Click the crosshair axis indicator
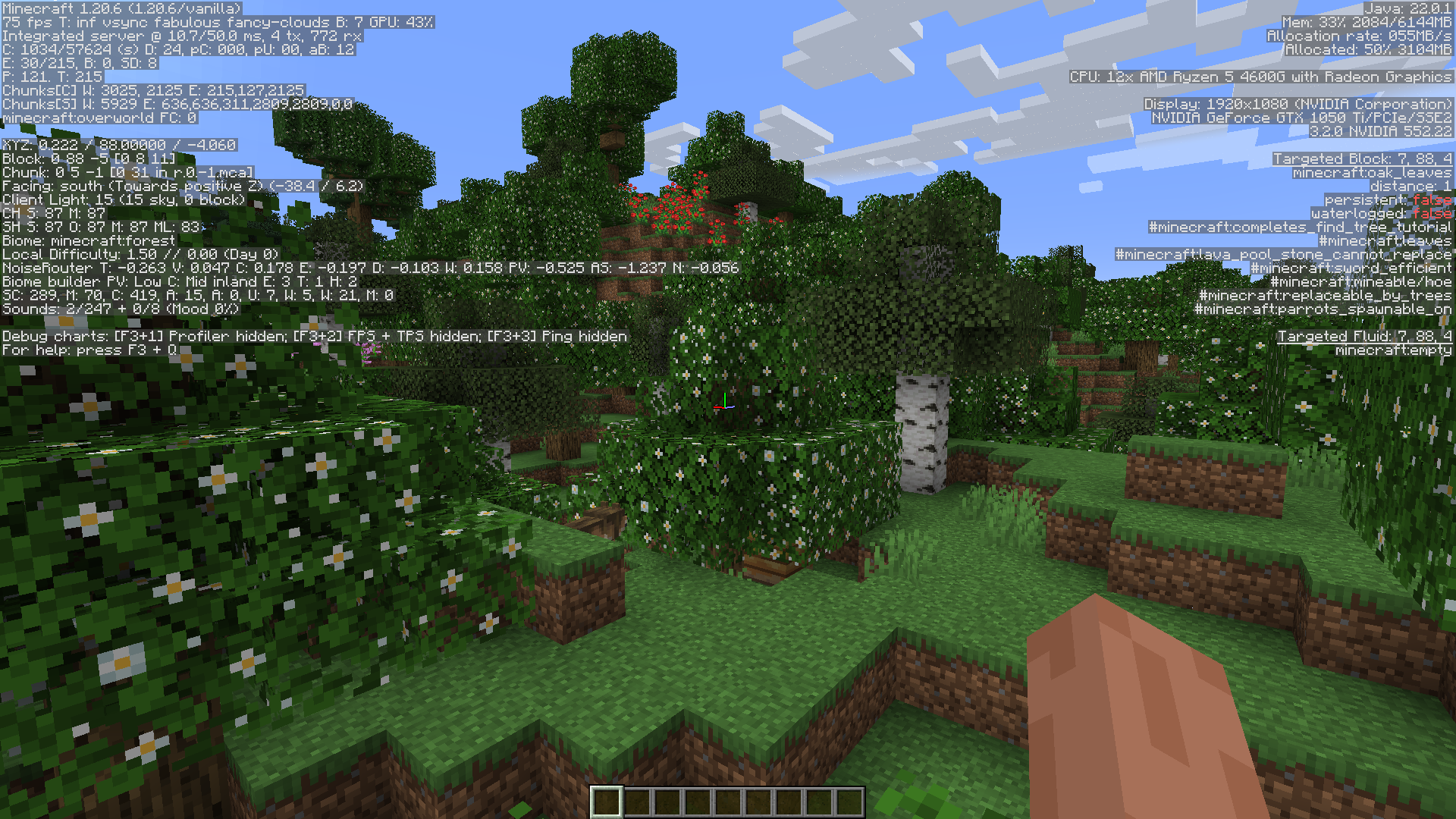The image size is (1456, 819). pyautogui.click(x=724, y=407)
